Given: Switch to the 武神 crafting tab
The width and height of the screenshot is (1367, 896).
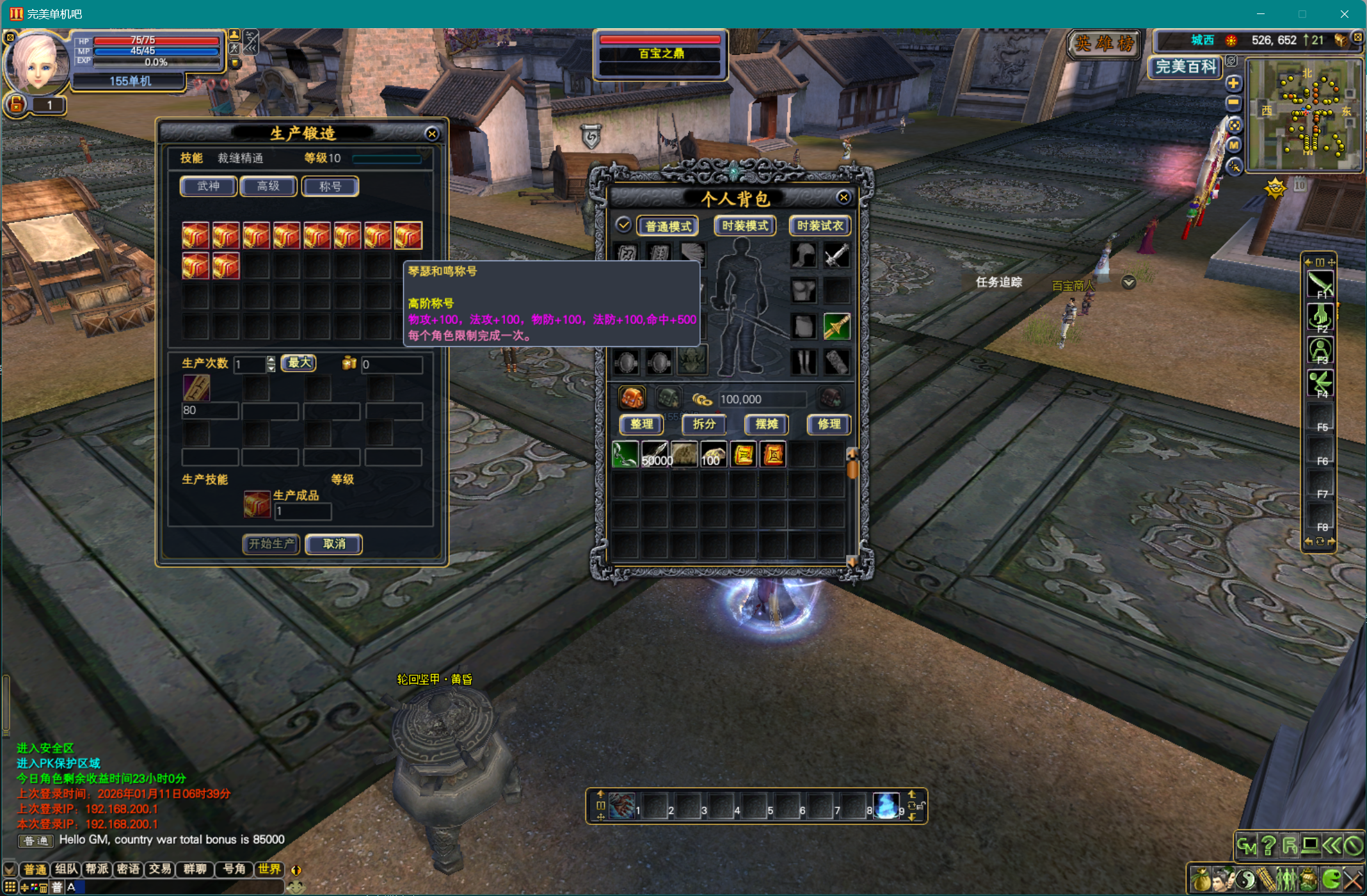Looking at the screenshot, I should tap(209, 186).
